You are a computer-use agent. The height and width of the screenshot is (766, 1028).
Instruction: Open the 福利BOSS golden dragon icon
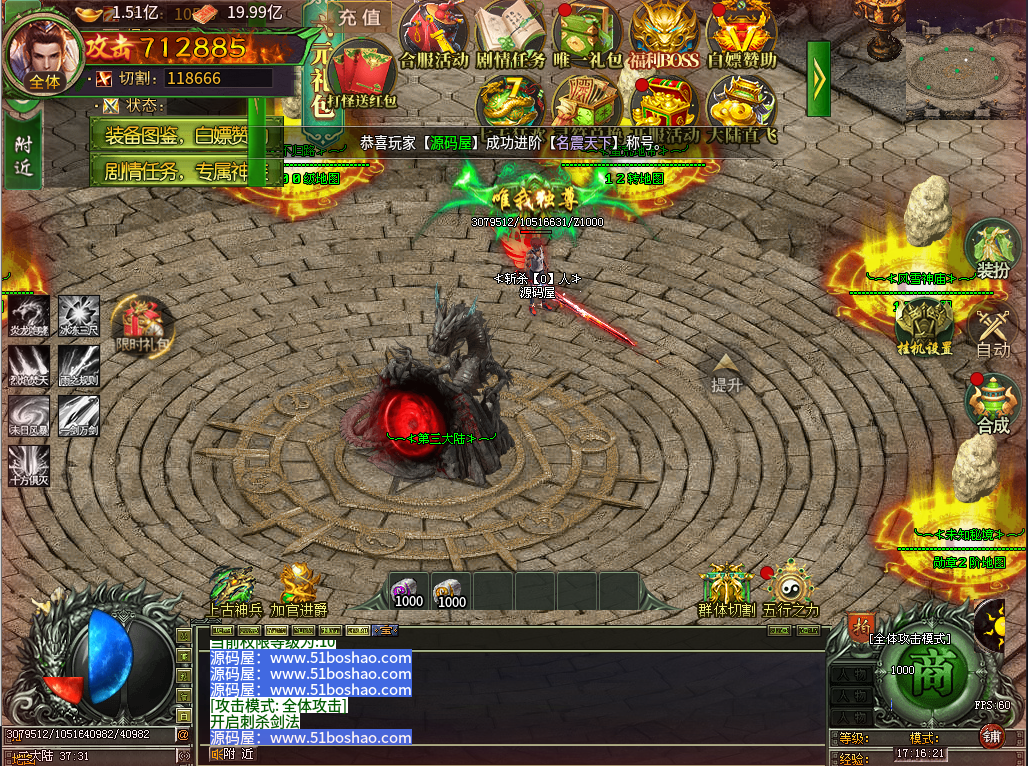coord(664,32)
